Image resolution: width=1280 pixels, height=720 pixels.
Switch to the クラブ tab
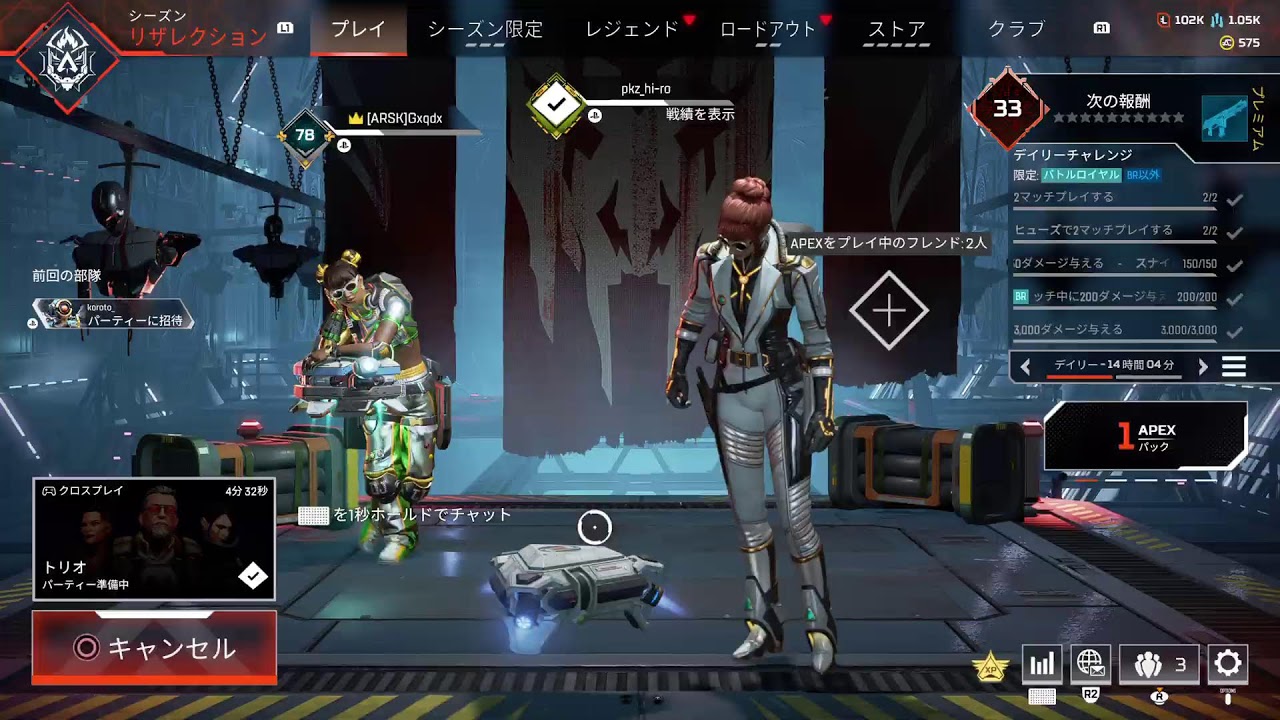point(1016,29)
